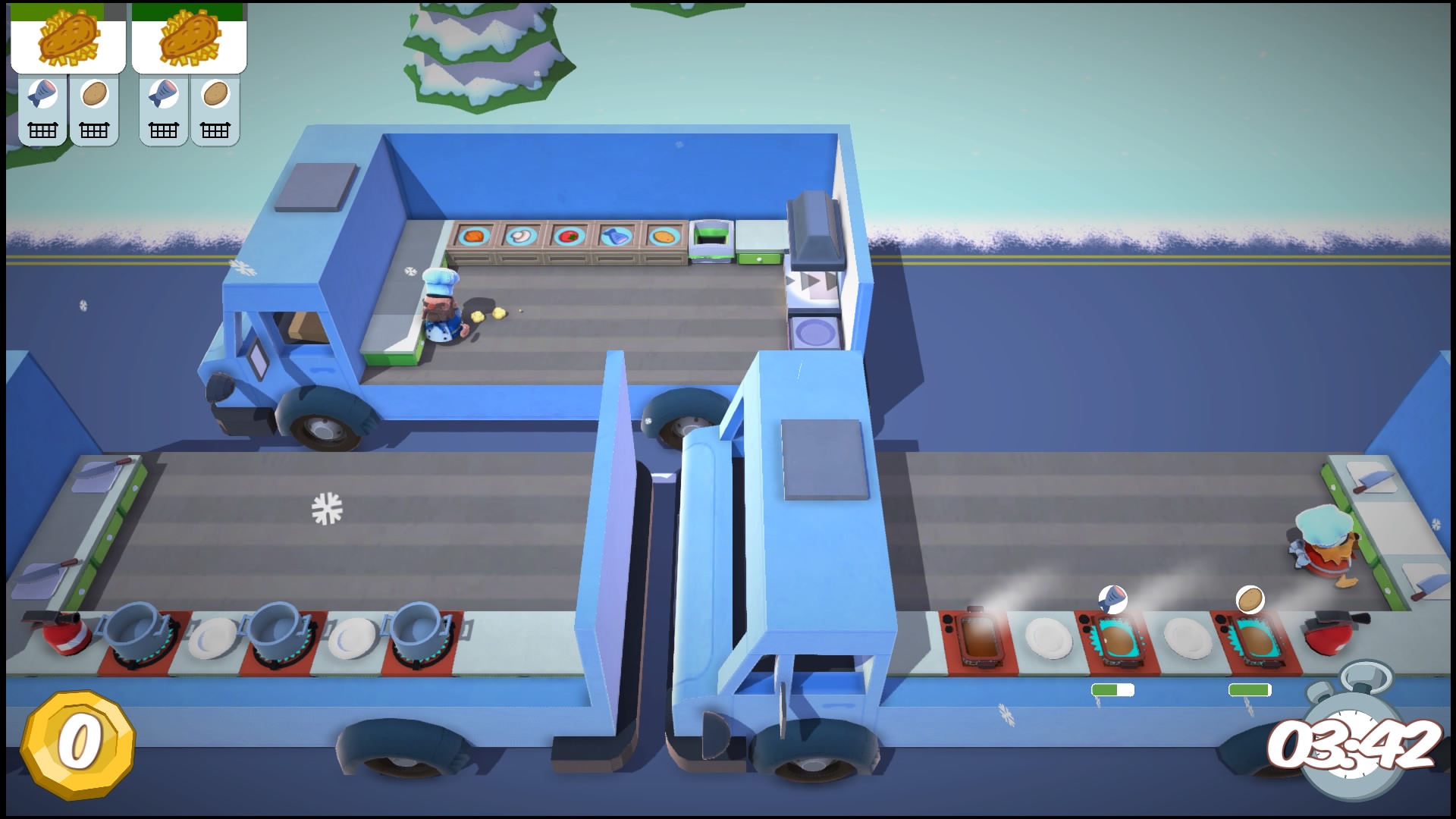Viewport: 1456px width, 819px height.
Task: Select the fish ingredient icon on the first order
Action: pyautogui.click(x=44, y=93)
